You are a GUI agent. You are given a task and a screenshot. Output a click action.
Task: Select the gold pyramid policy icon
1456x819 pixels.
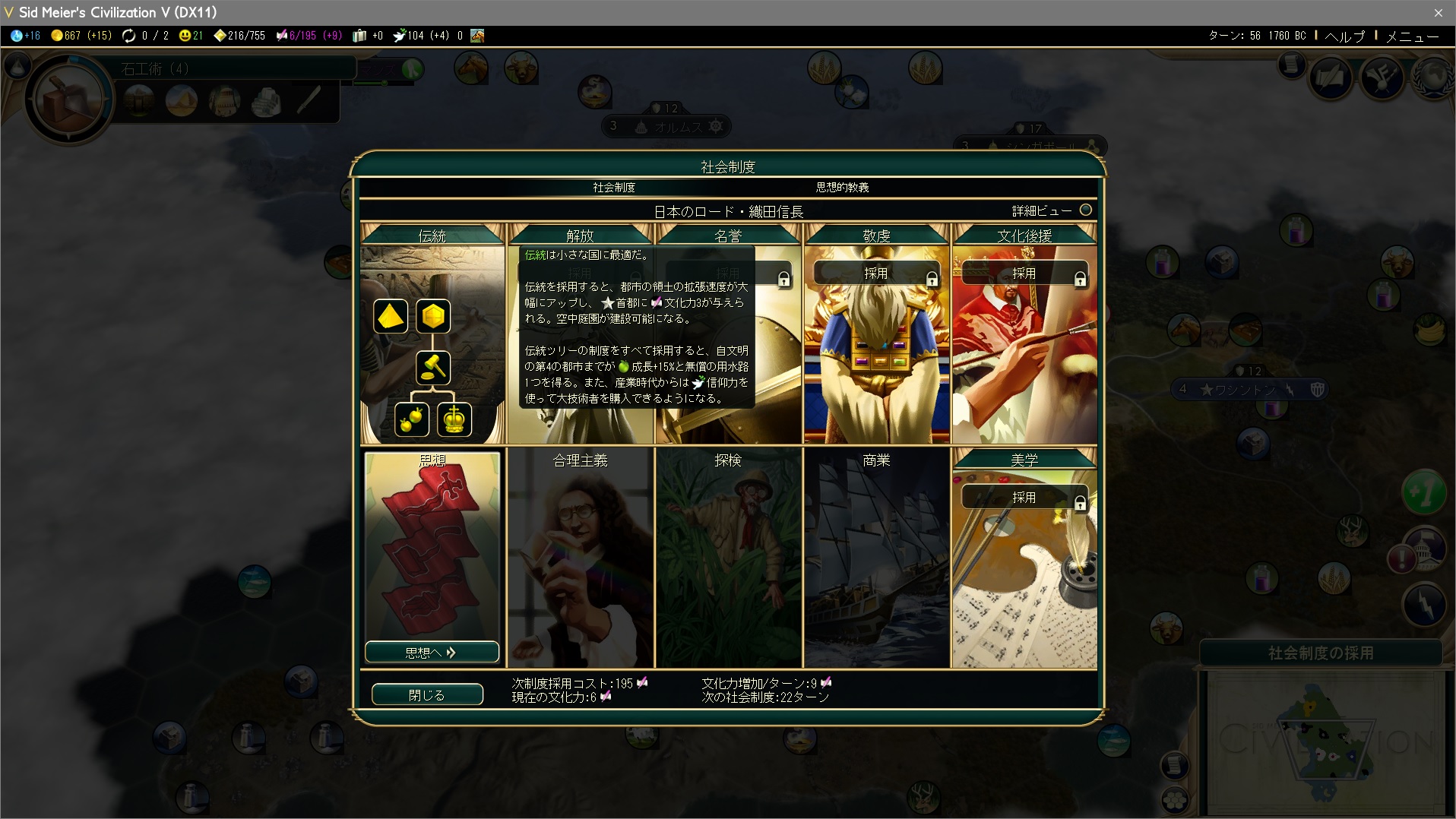pos(390,316)
